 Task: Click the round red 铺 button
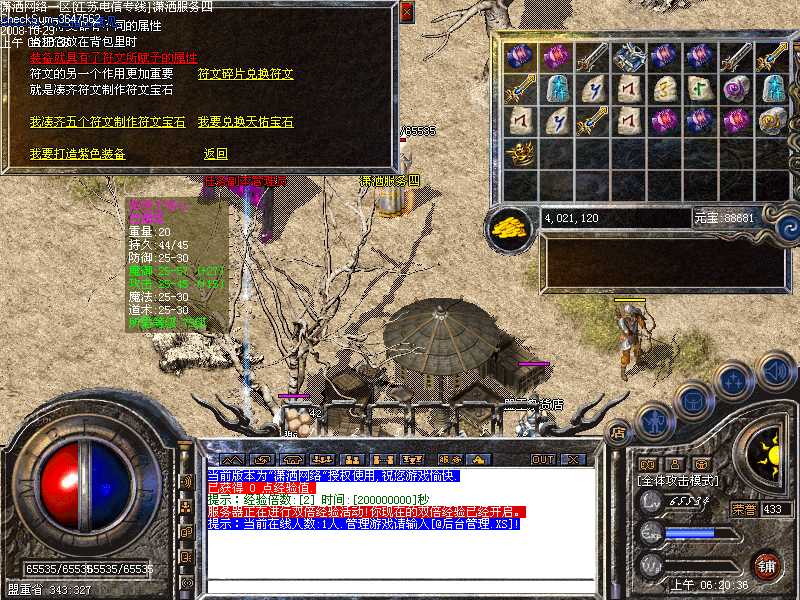pos(767,565)
